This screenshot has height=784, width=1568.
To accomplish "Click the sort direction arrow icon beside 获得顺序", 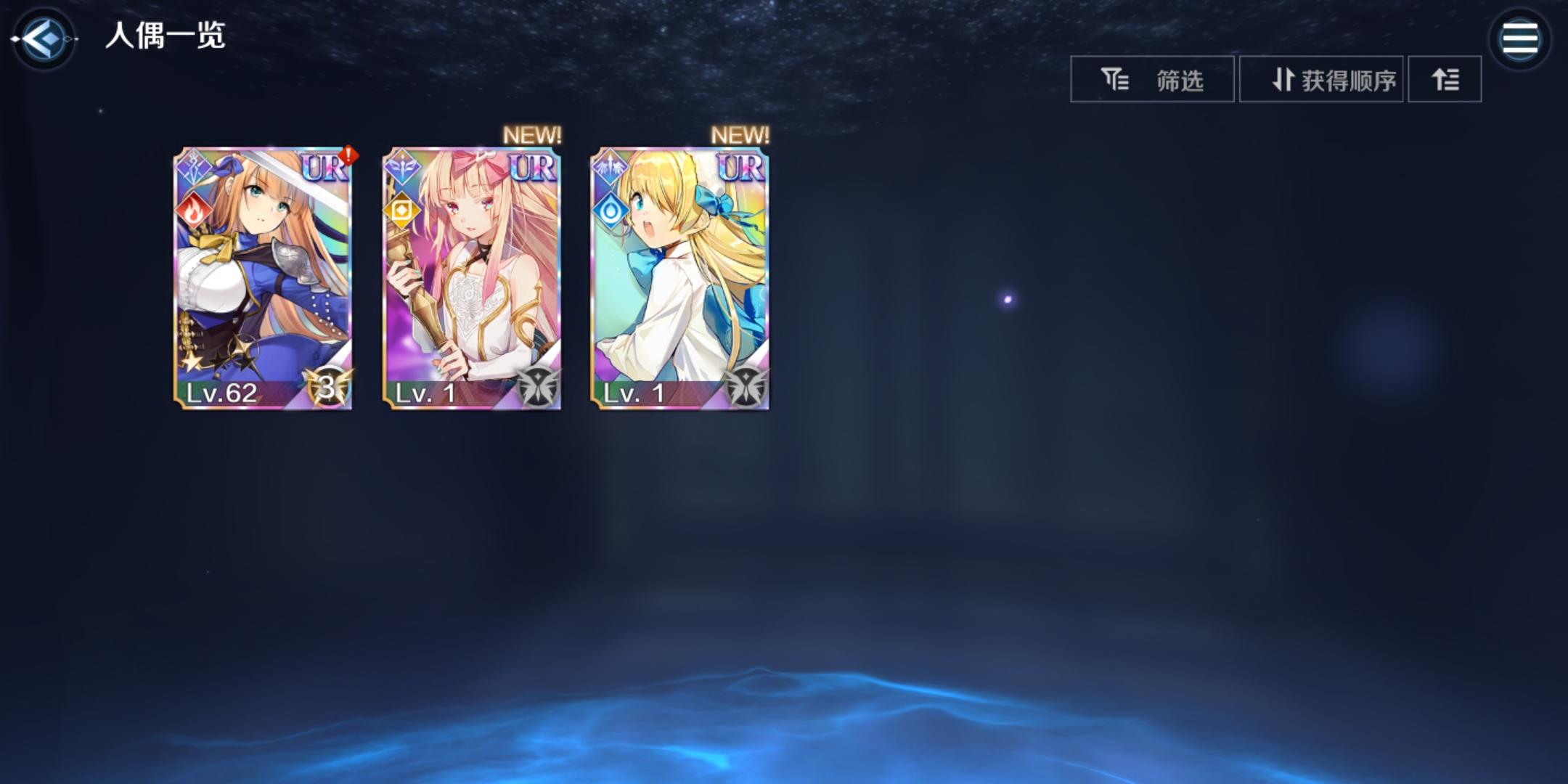I will coord(1285,80).
